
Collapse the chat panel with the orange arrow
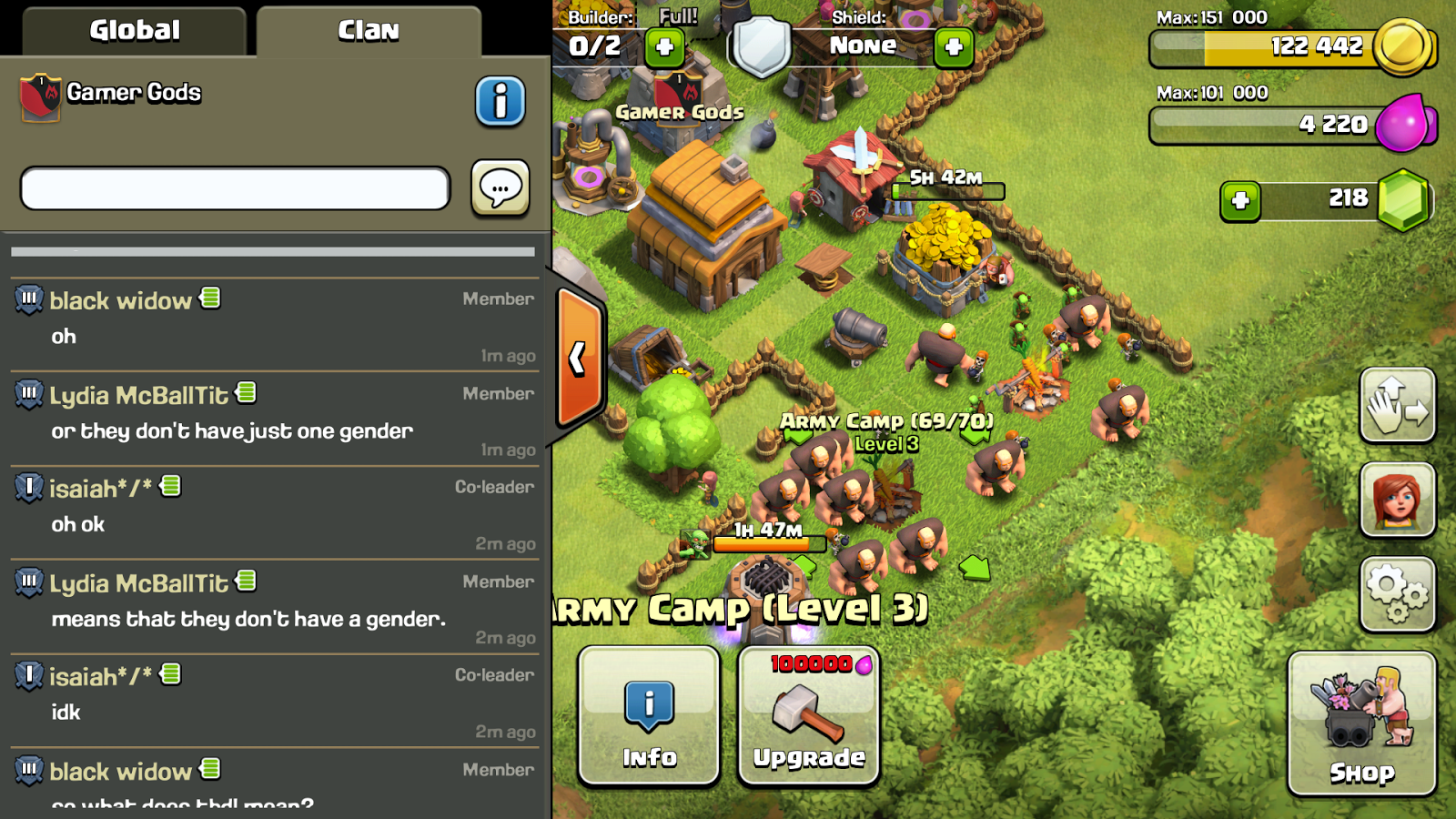[577, 360]
